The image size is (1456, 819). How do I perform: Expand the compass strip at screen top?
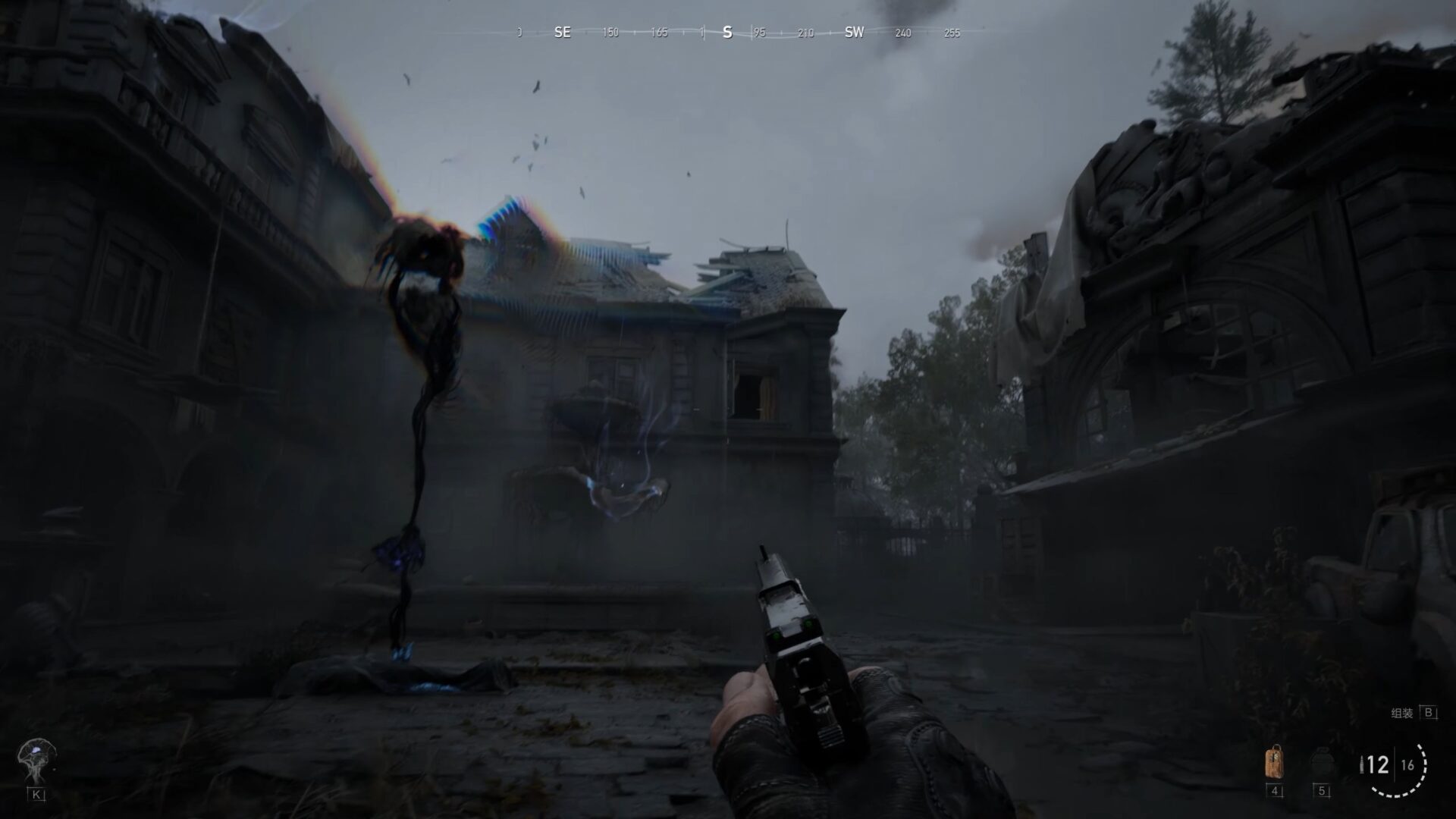point(728,33)
